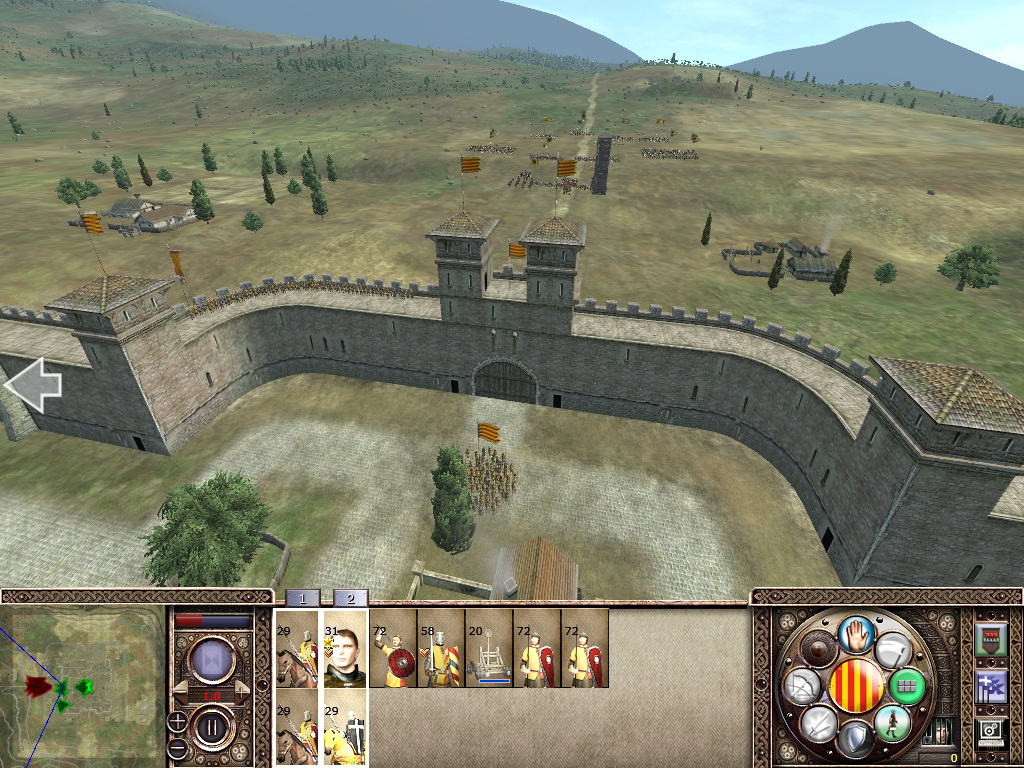This screenshot has width=1024, height=768.
Task: Select group tab 2
Action: [350, 598]
